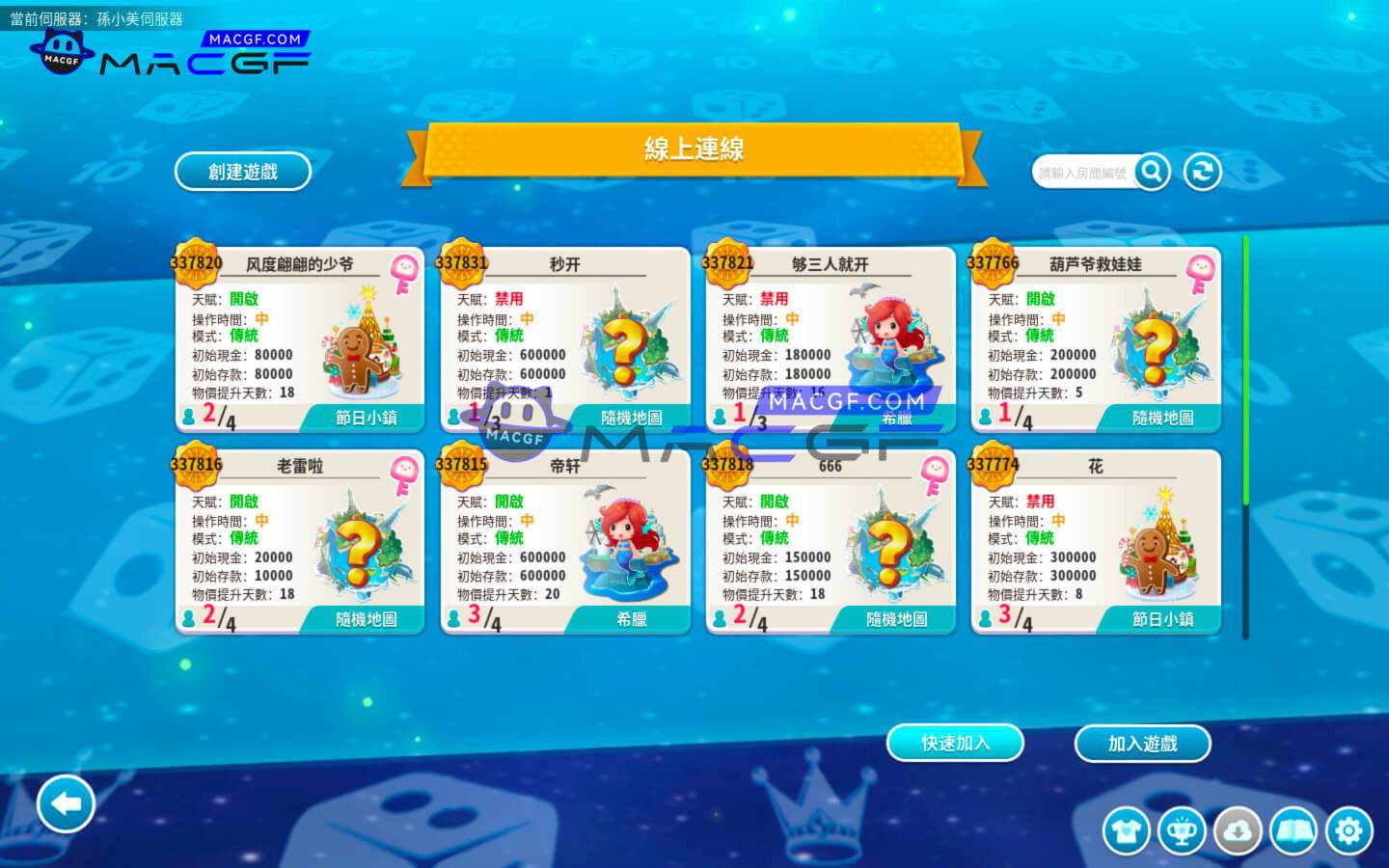Click the magnifier to search for a room
The height and width of the screenshot is (868, 1389).
1152,171
